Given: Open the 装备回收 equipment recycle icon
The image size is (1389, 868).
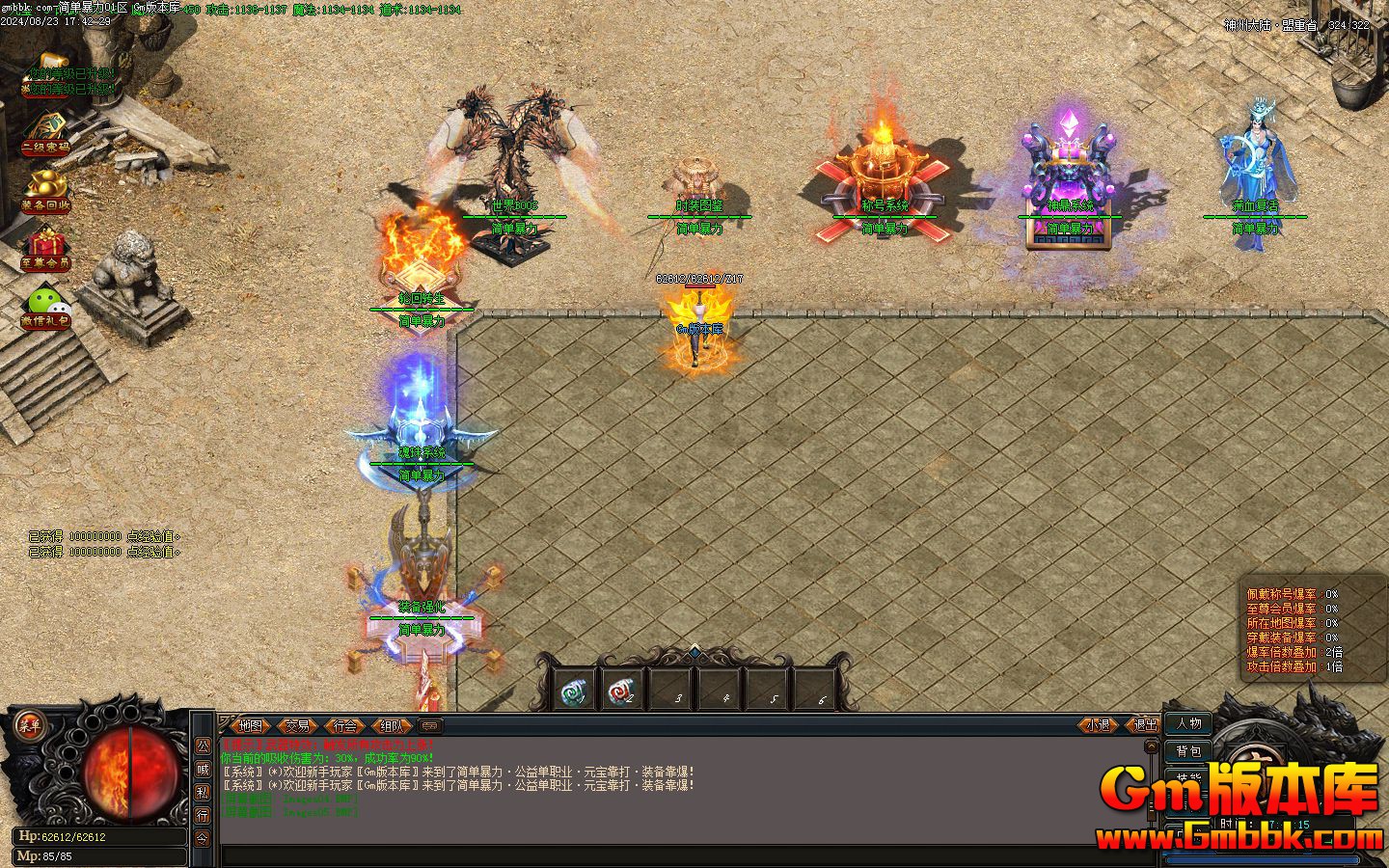Looking at the screenshot, I should click(45, 189).
